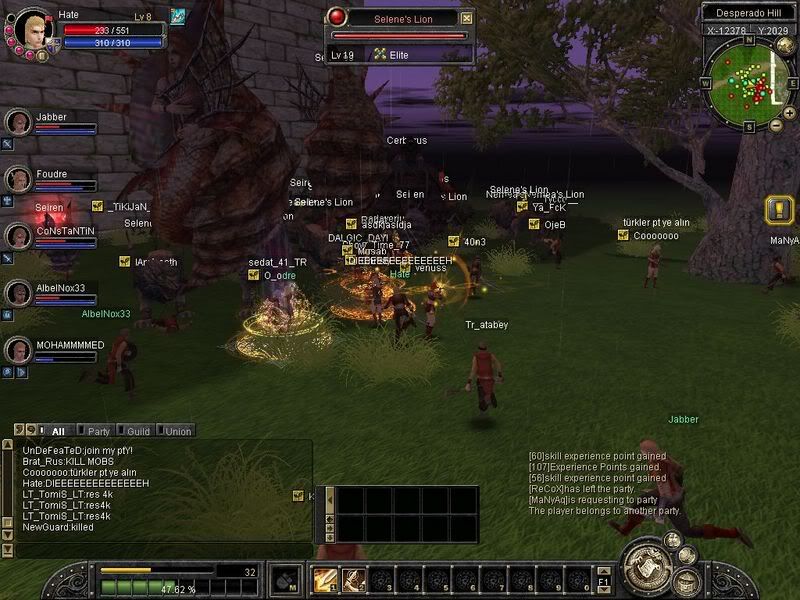Select the All chat tab
The height and width of the screenshot is (600, 800).
coord(57,431)
